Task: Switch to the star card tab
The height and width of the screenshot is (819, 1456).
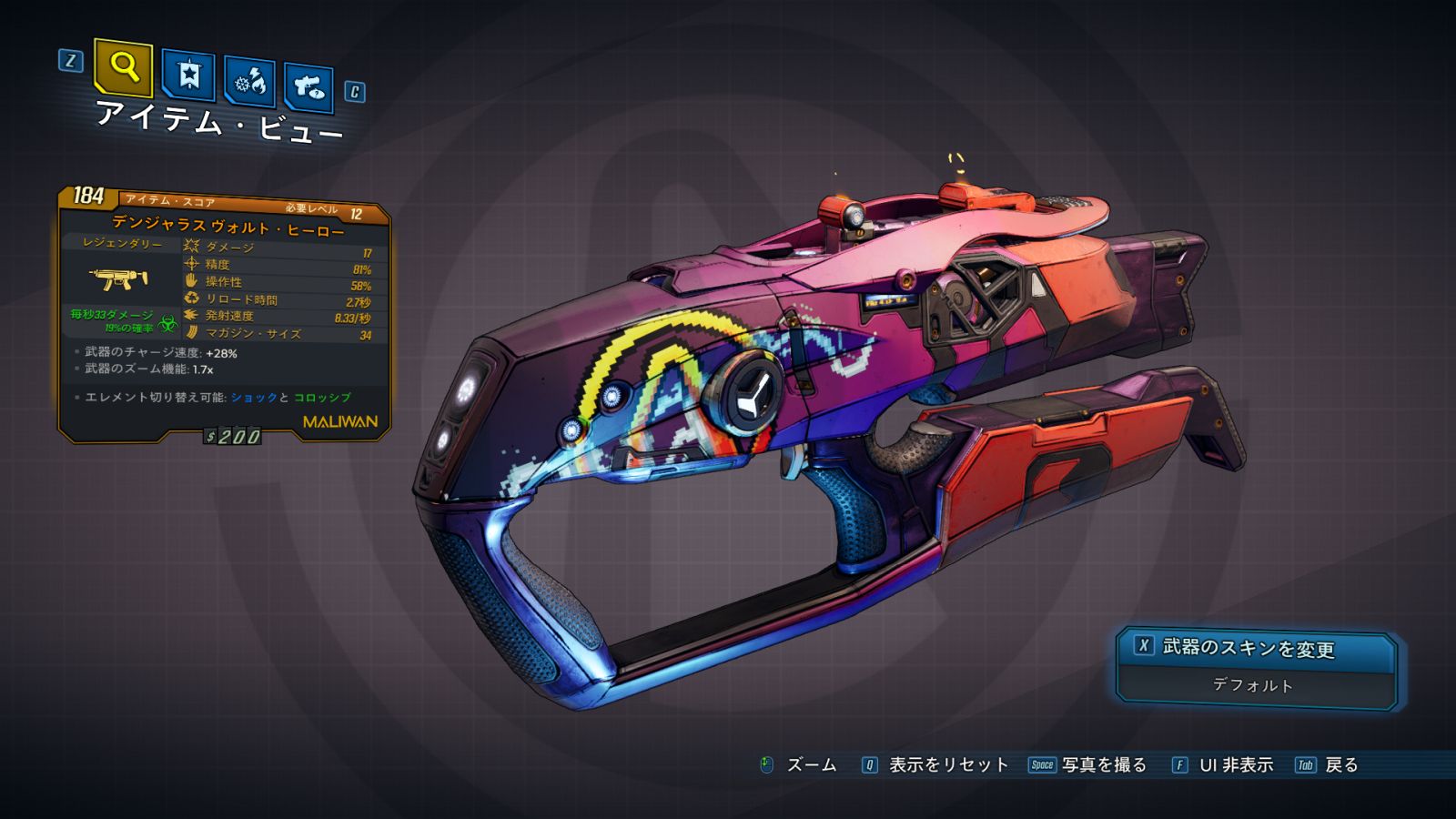Action: click(x=188, y=75)
